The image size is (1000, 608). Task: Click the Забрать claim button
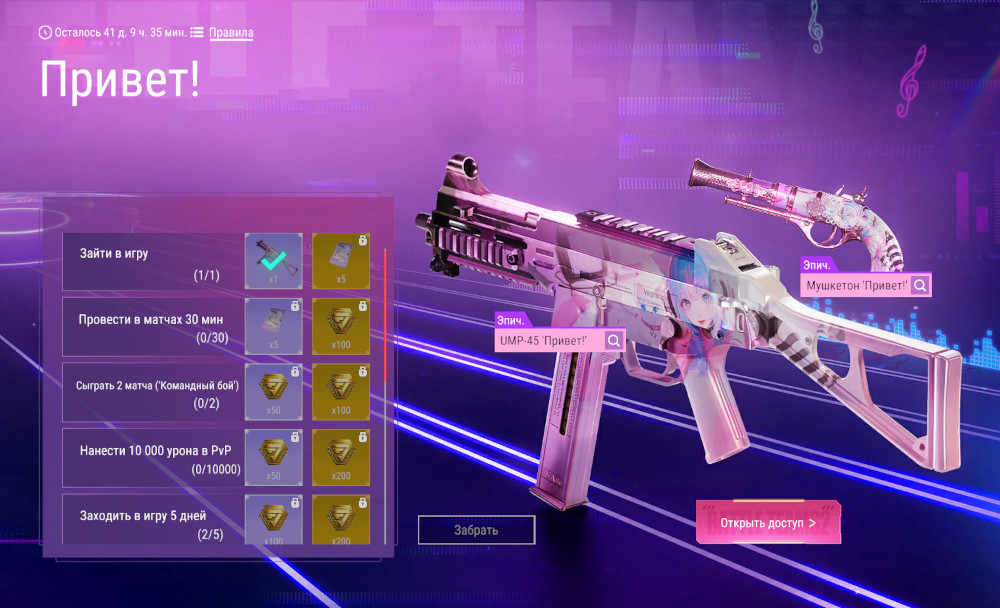476,530
